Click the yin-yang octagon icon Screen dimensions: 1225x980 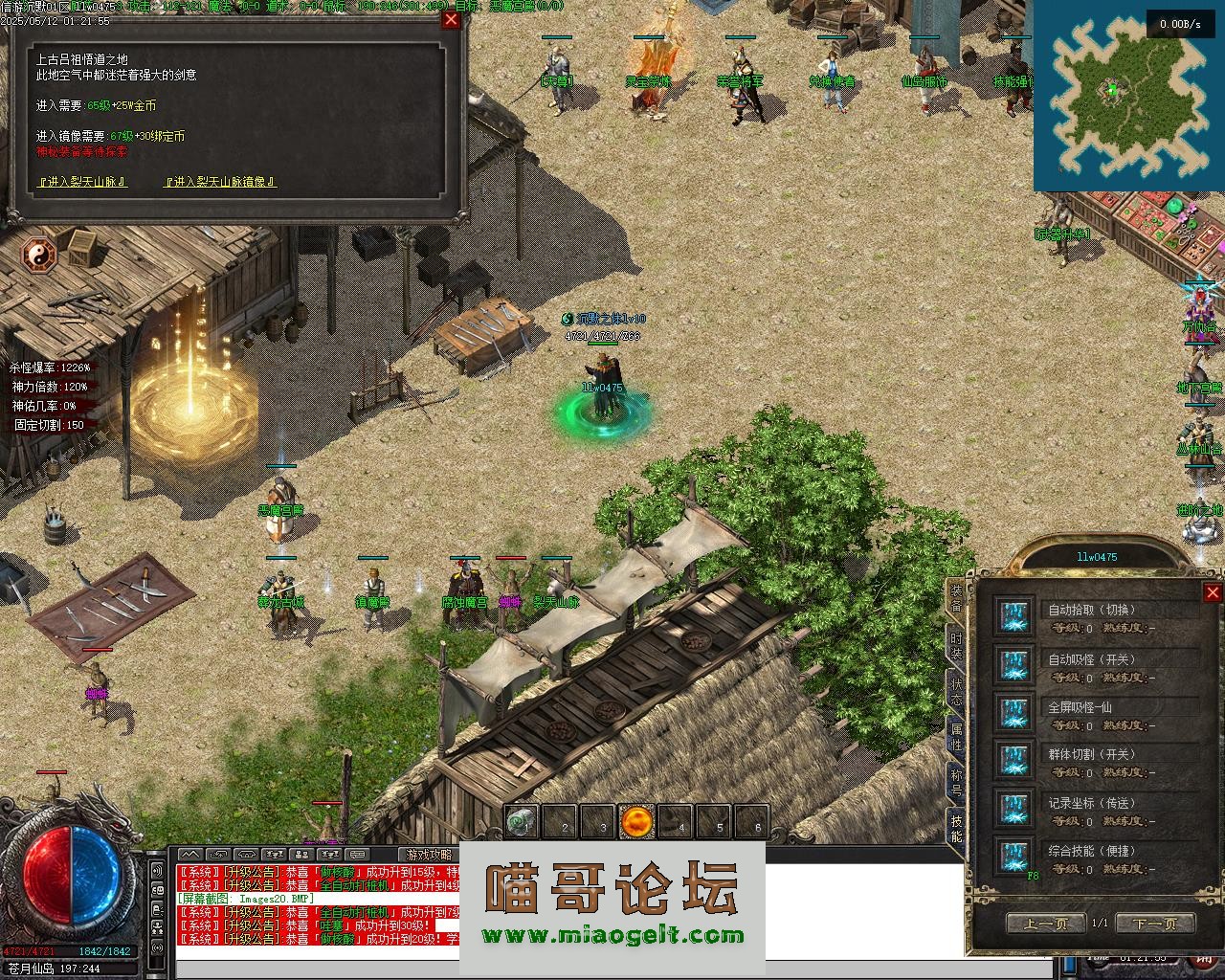(40, 254)
